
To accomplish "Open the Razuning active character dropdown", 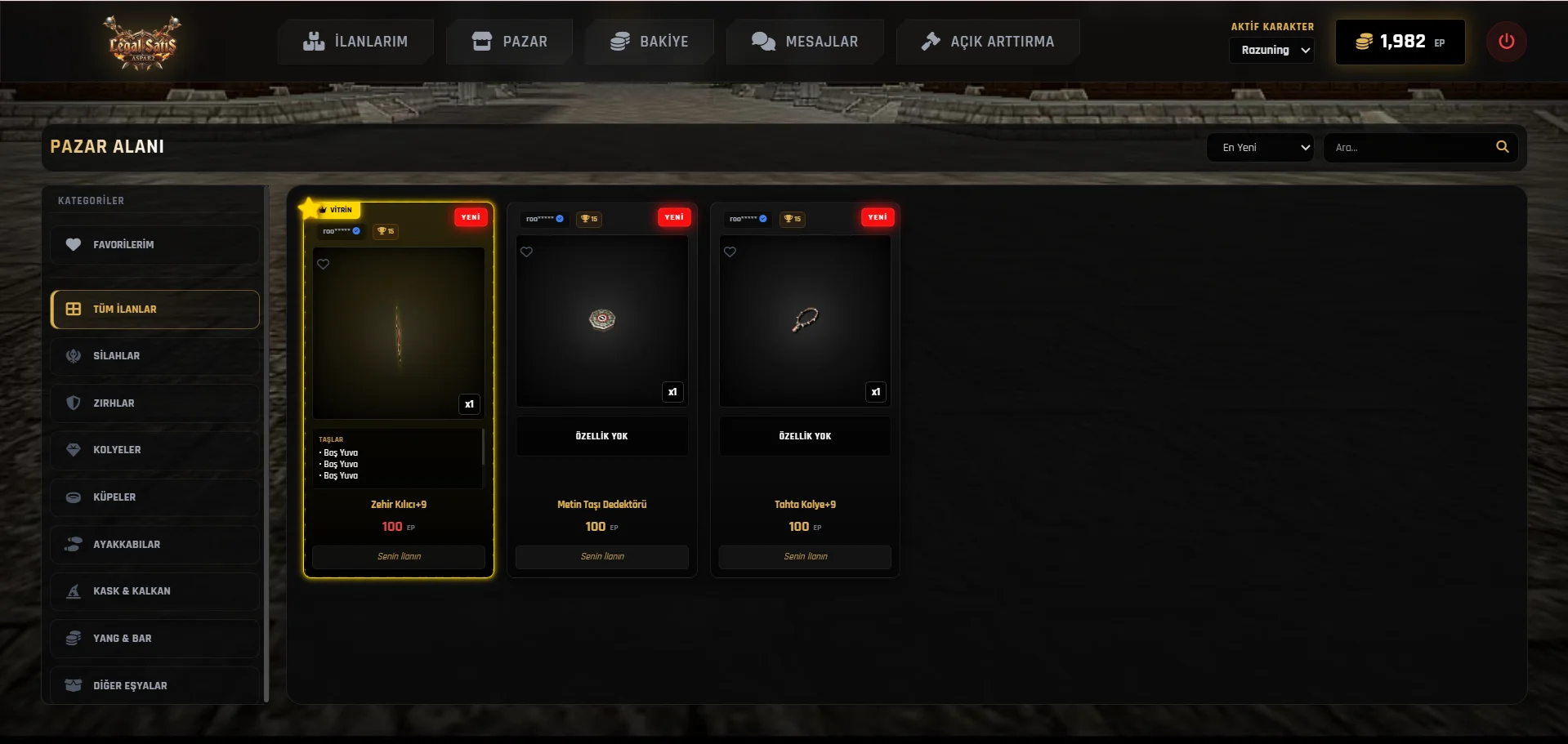I will (x=1271, y=51).
